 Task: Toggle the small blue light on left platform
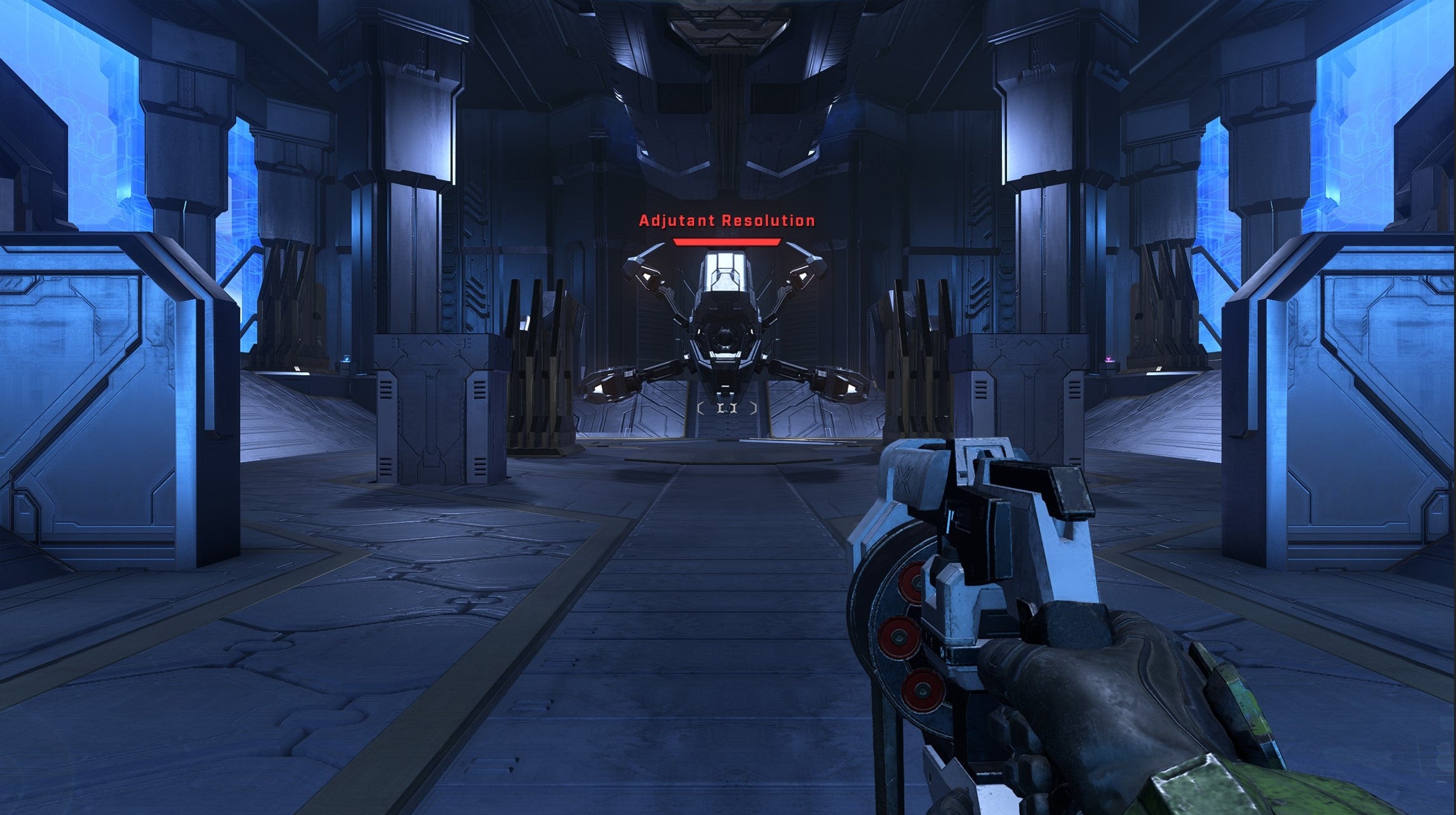click(x=346, y=359)
